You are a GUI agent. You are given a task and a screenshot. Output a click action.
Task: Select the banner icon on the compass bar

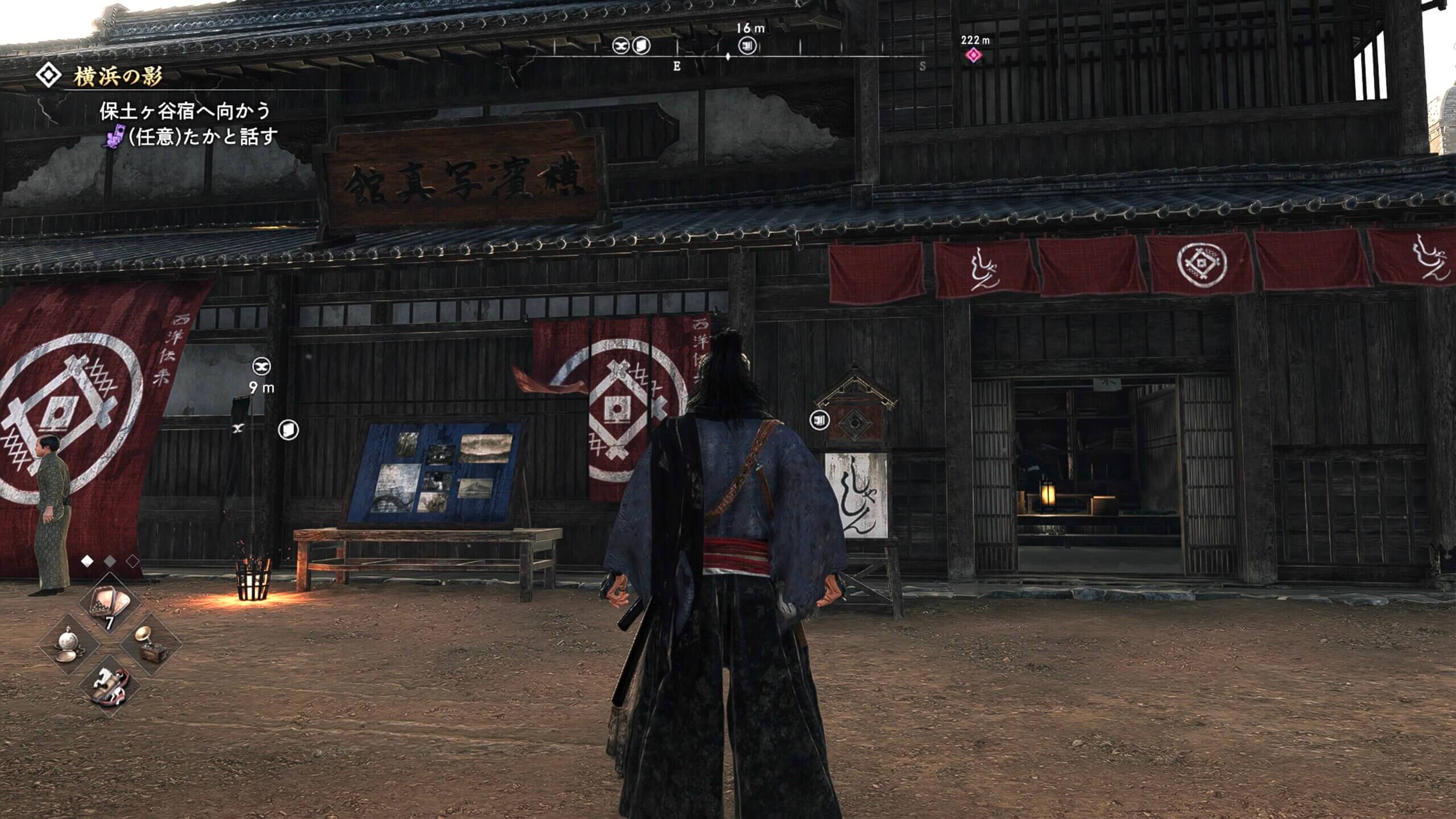click(621, 45)
